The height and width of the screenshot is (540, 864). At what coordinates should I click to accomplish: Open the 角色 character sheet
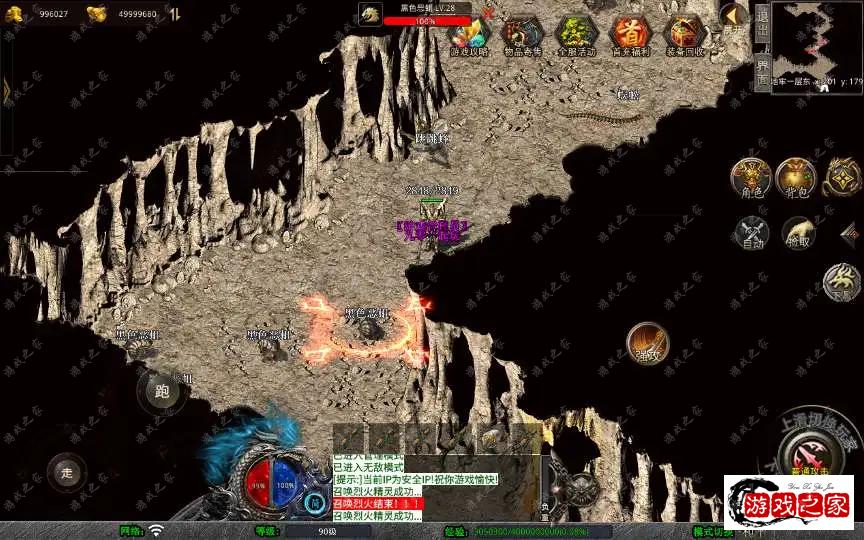point(748,176)
